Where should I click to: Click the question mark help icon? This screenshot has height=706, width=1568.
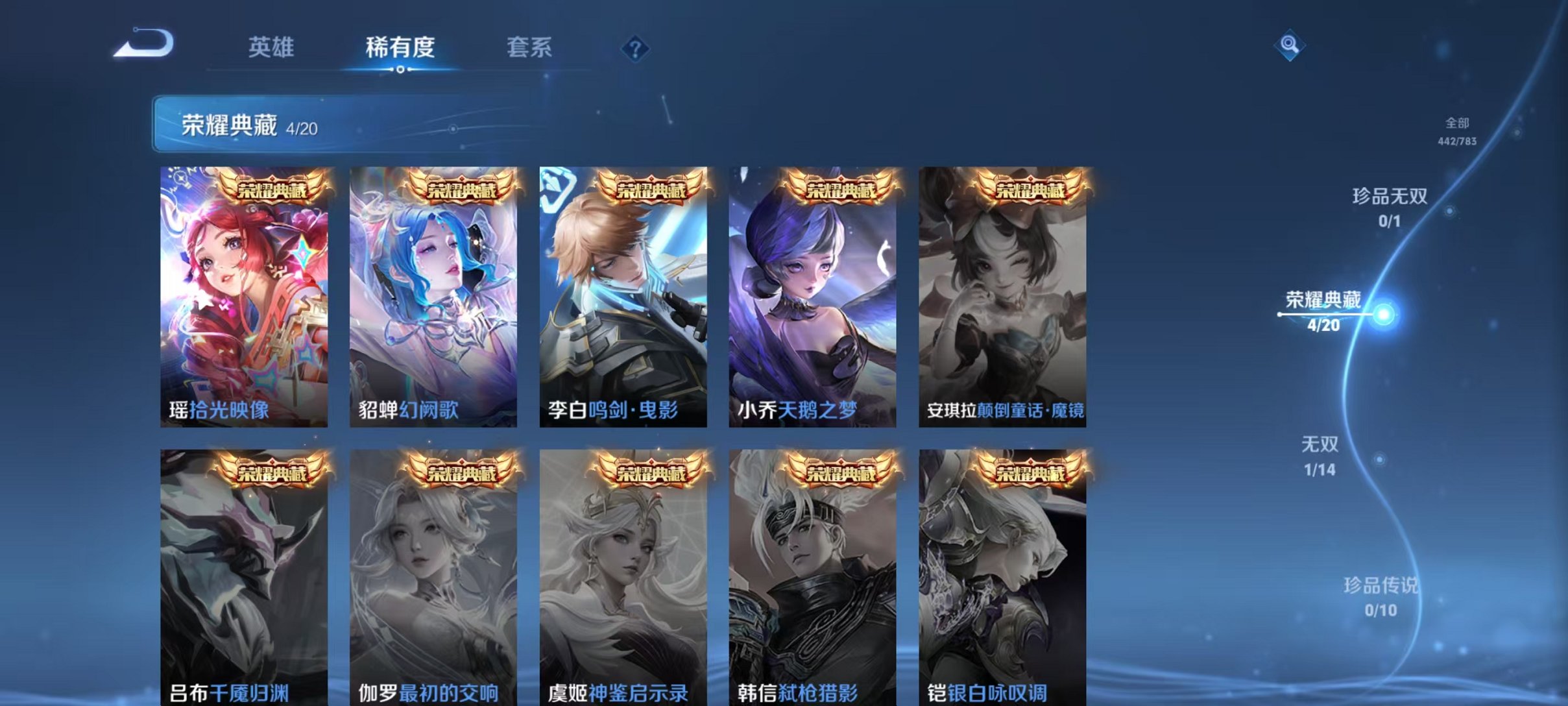pos(637,49)
